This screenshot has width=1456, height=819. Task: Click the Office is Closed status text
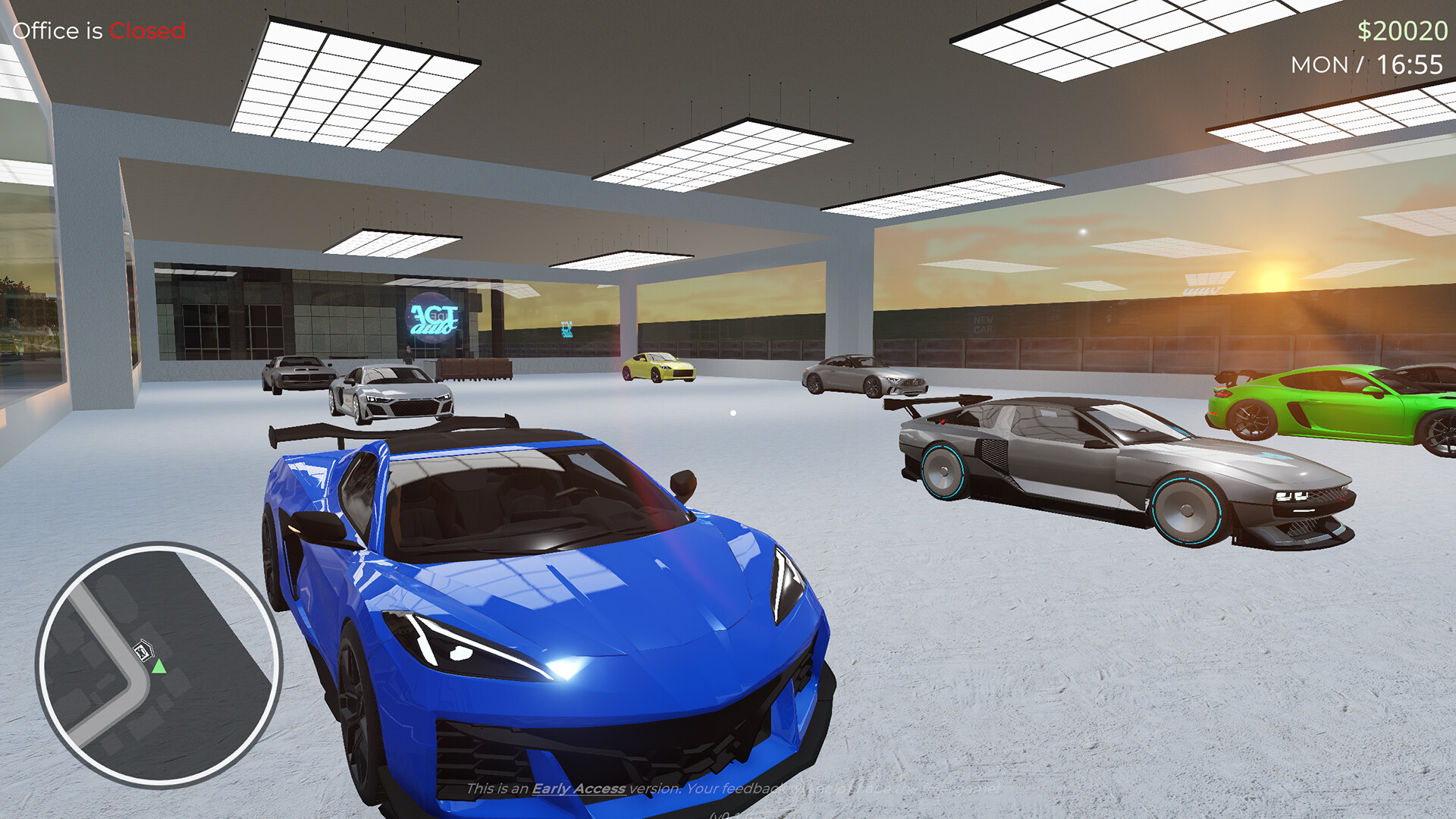(x=99, y=32)
